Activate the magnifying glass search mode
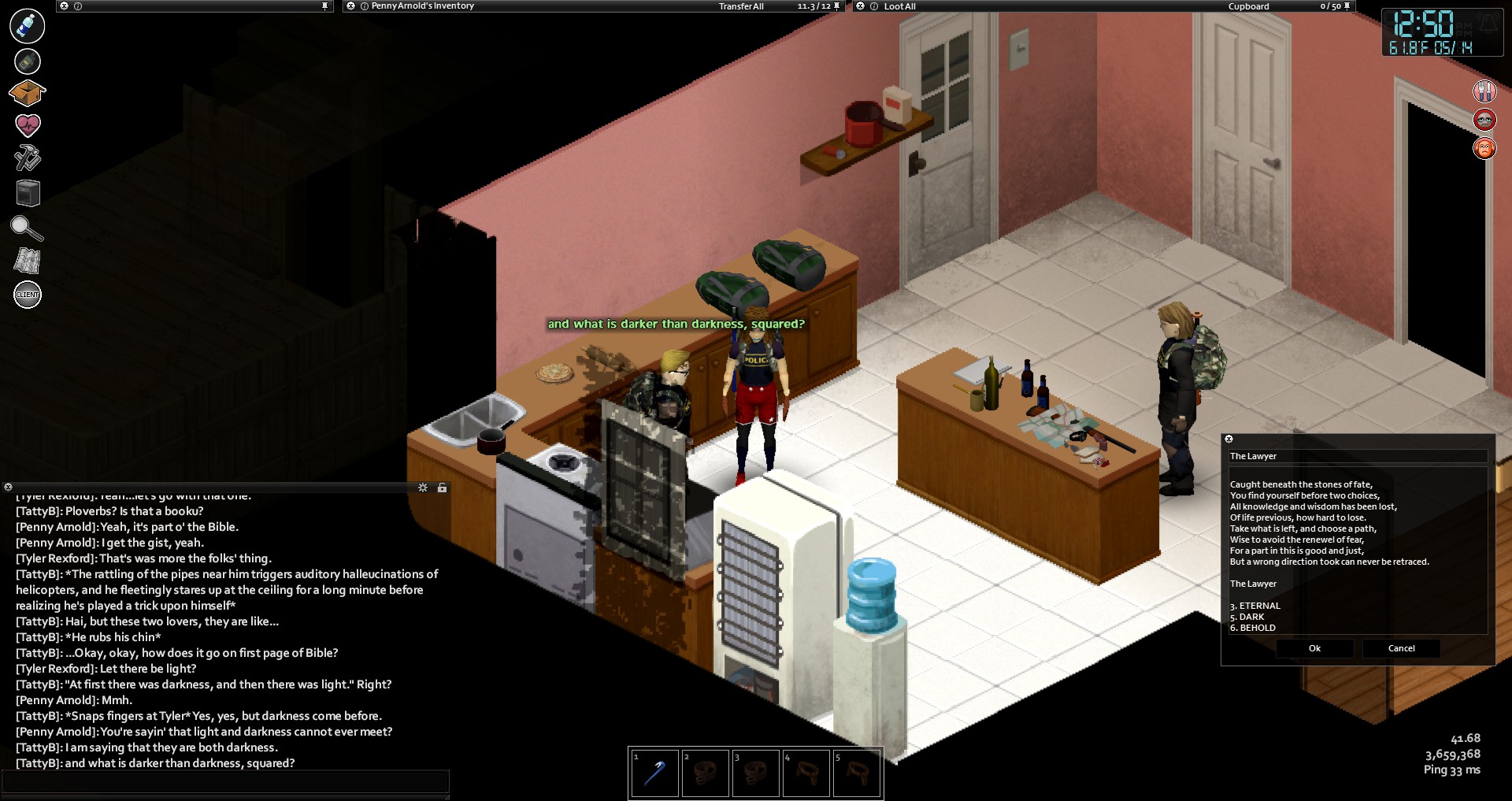1512x801 pixels. [27, 228]
